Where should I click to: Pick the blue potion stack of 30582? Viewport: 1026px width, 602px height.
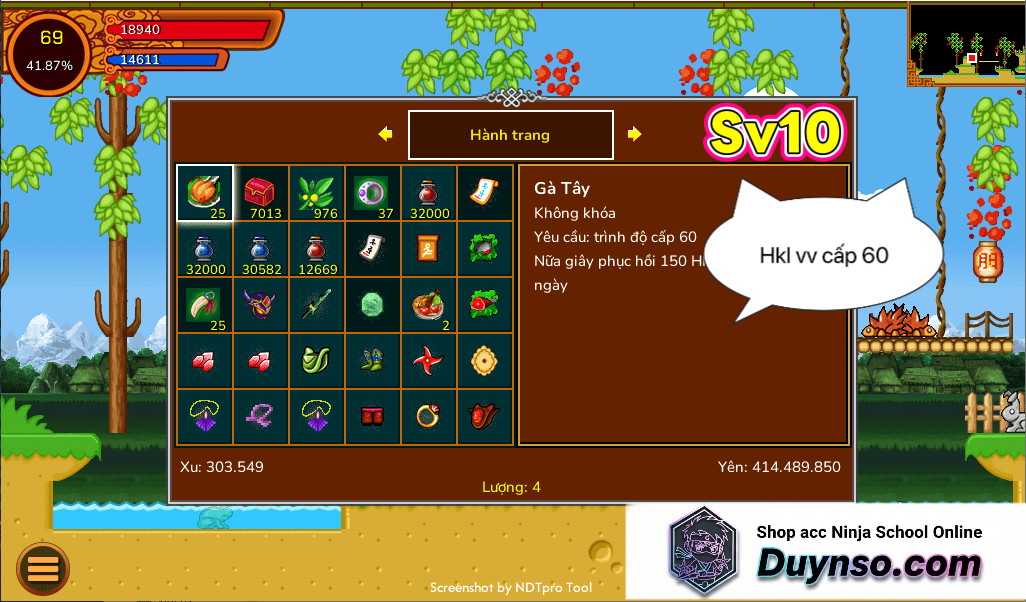pyautogui.click(x=261, y=249)
